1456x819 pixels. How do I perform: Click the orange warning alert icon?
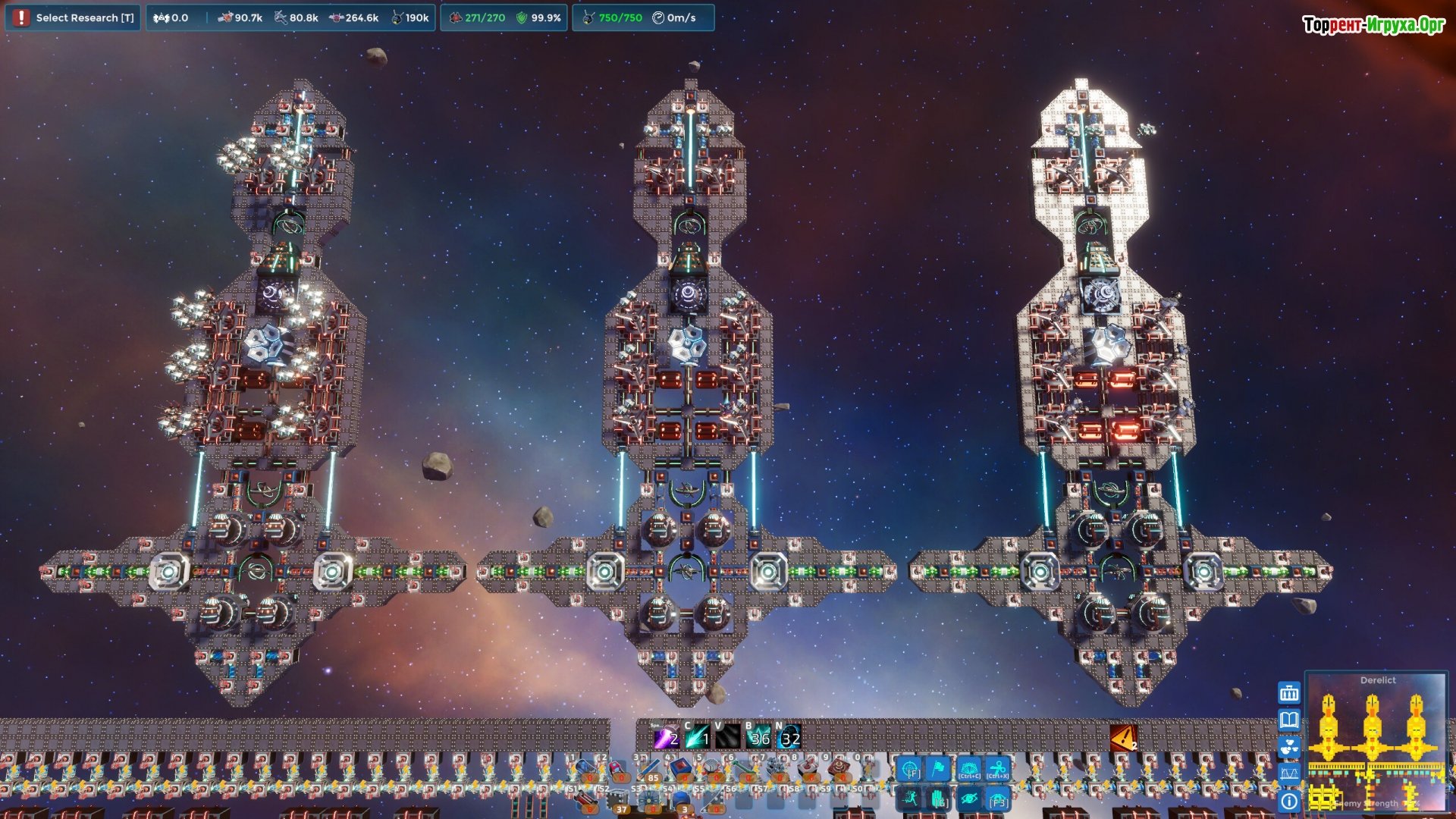click(1123, 737)
